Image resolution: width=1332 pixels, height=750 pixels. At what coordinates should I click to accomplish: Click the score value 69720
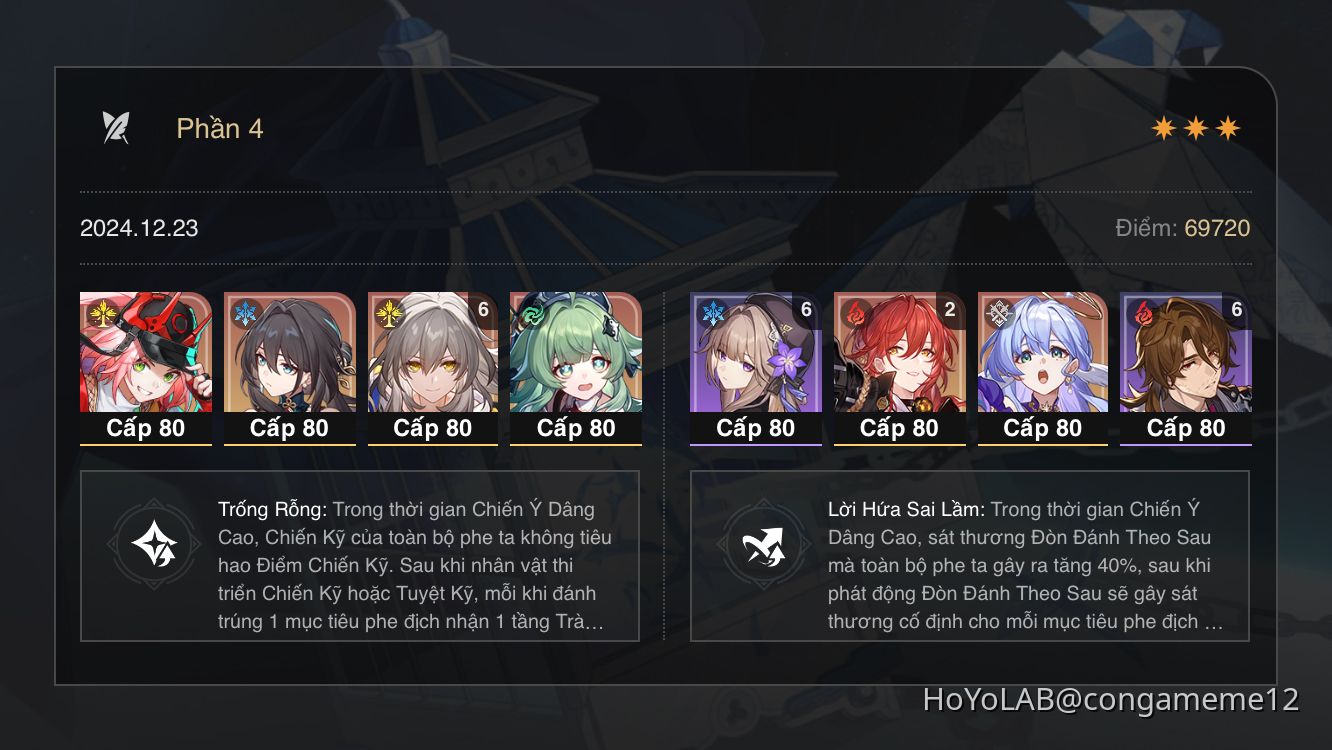tap(1216, 228)
